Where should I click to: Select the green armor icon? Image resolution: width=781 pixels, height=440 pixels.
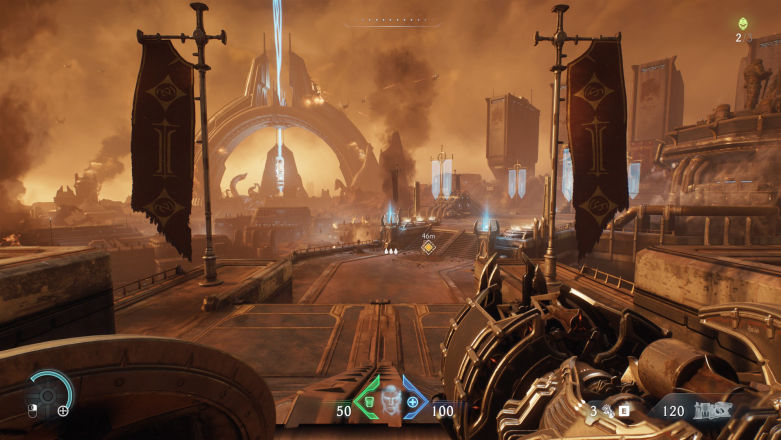[x=368, y=402]
